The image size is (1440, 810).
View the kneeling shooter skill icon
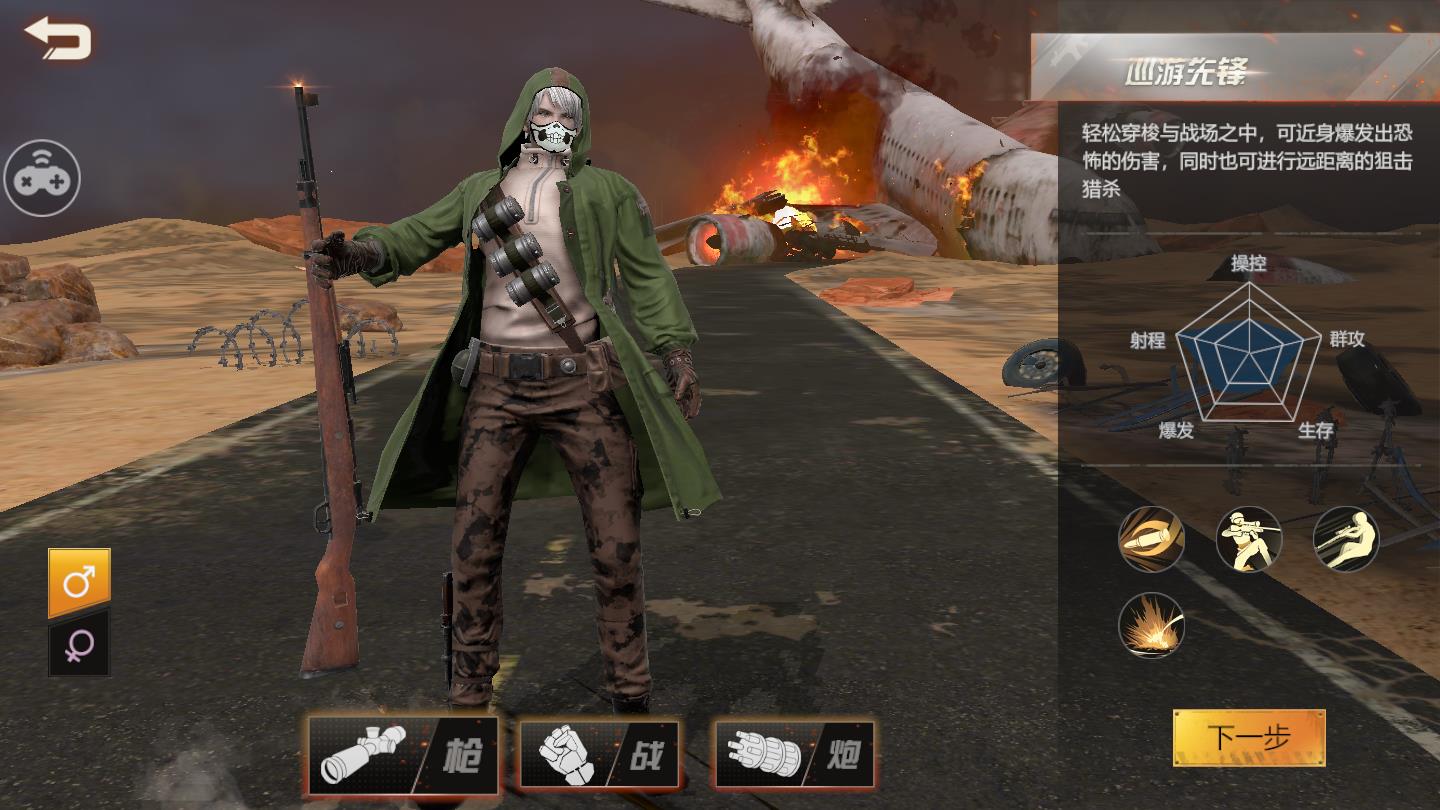pyautogui.click(x=1345, y=539)
